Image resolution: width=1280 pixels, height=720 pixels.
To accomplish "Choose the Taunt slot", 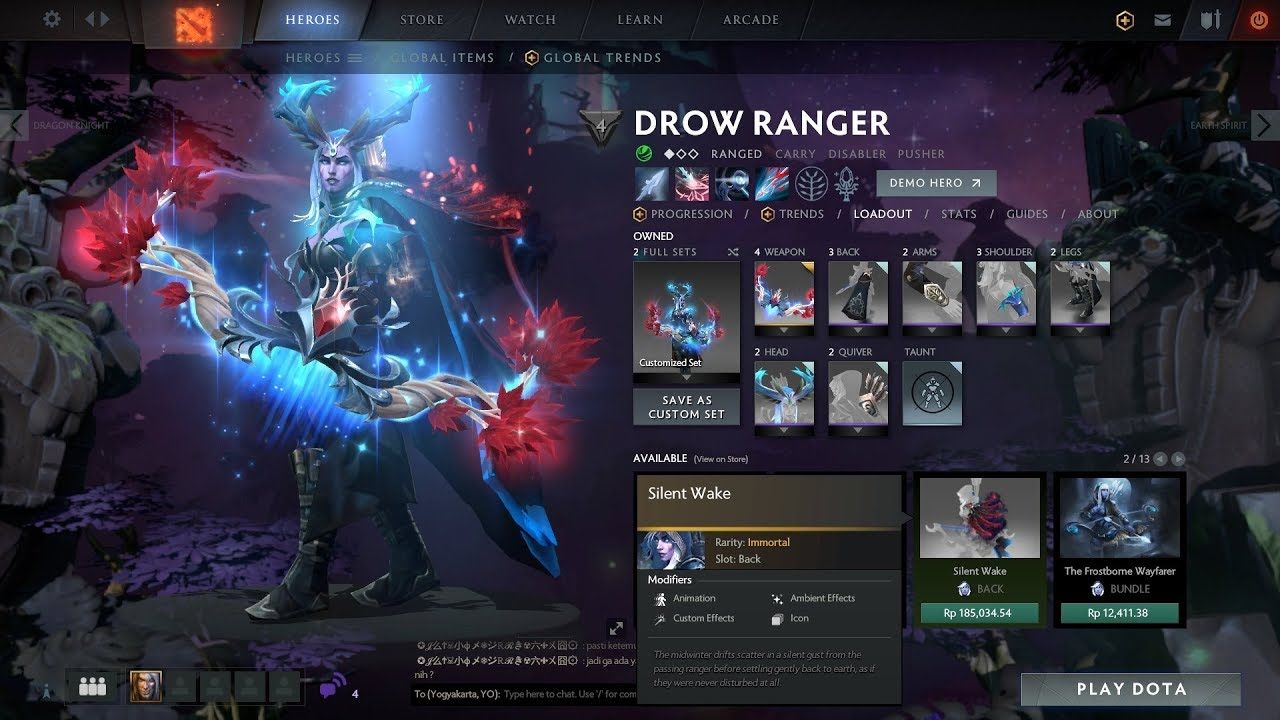I will click(x=932, y=393).
